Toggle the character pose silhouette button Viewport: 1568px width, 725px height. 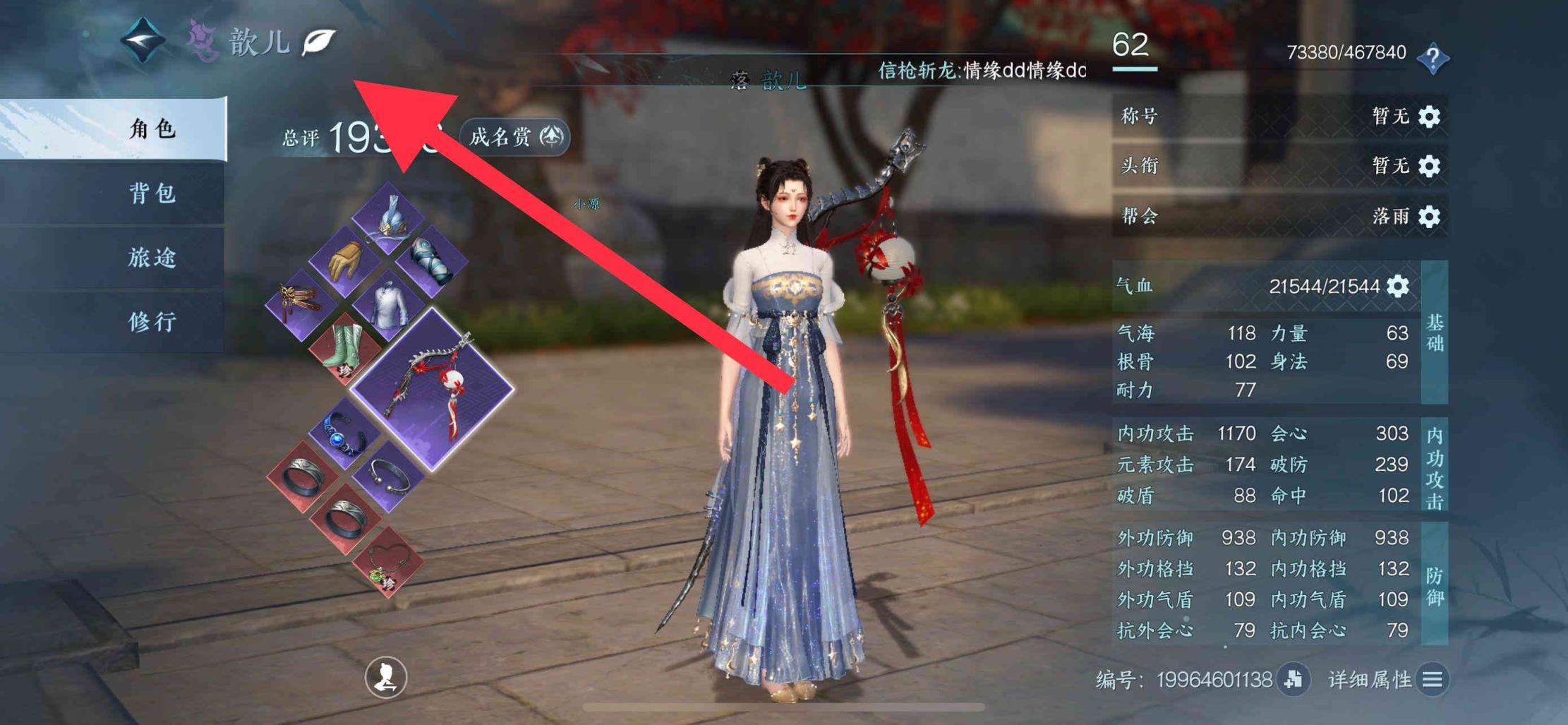(x=385, y=677)
